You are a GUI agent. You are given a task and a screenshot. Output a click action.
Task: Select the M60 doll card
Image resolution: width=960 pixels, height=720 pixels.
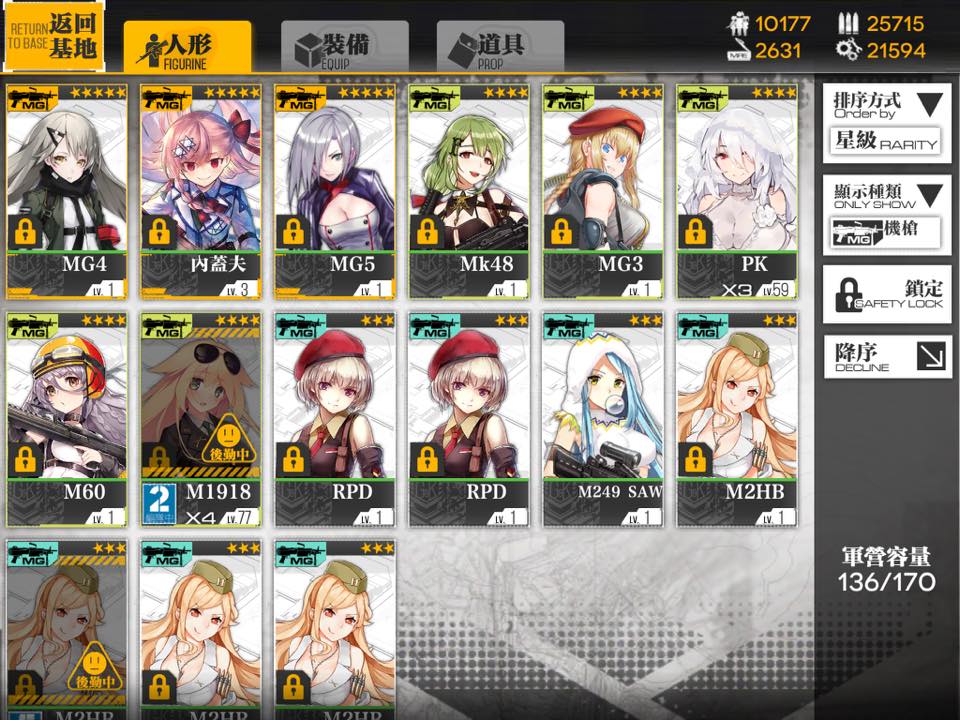(67, 418)
